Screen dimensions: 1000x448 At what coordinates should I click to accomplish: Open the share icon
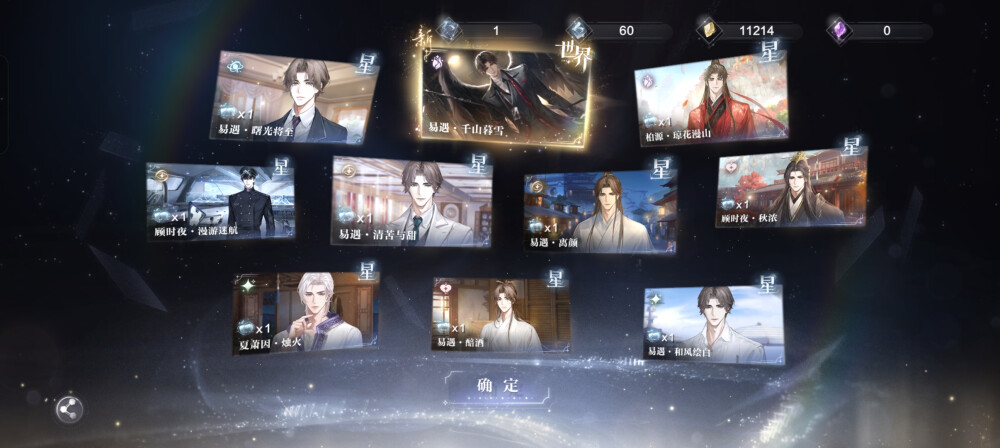click(x=69, y=408)
